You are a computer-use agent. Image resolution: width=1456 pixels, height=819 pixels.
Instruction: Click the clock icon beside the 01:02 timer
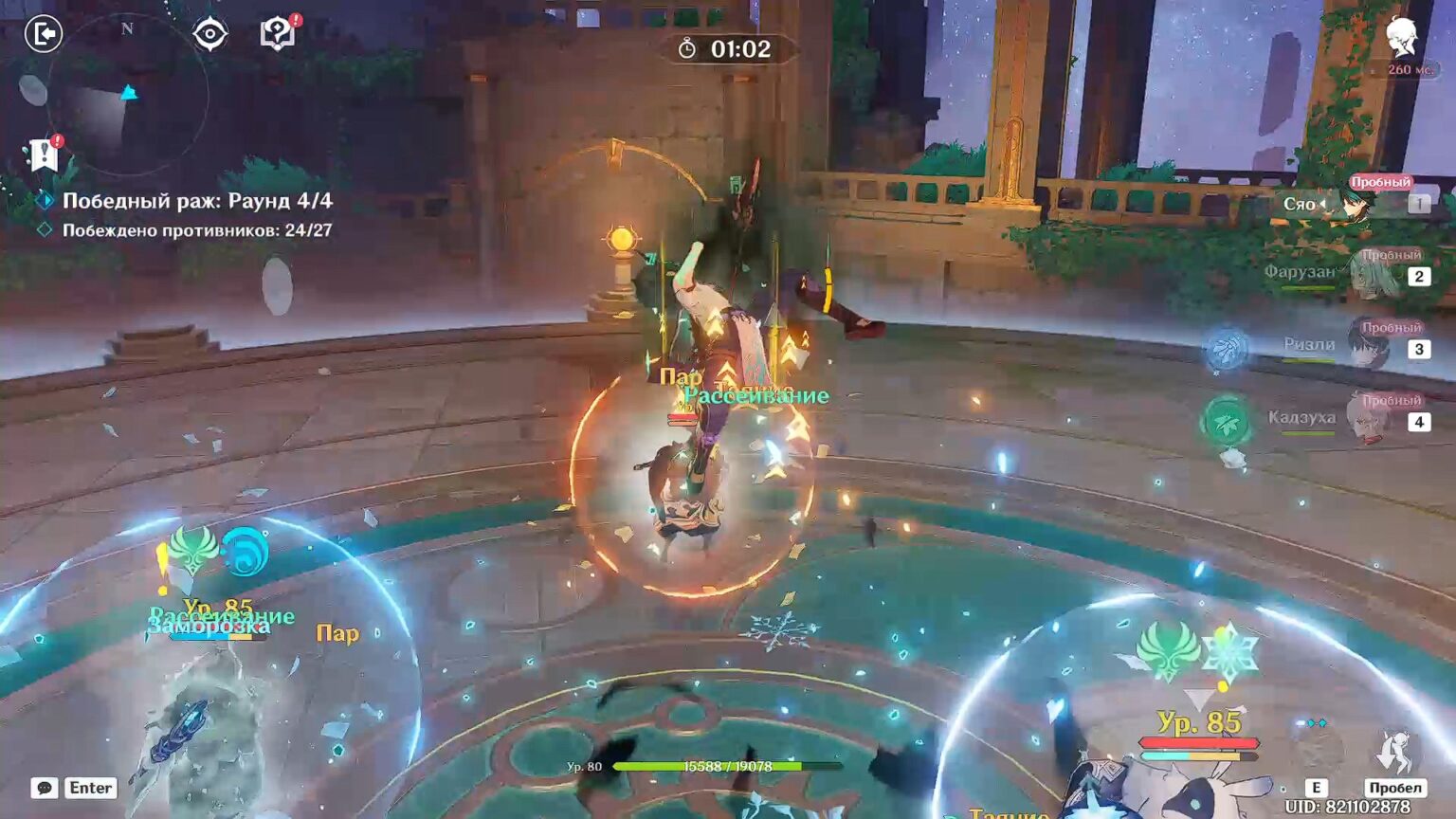click(x=685, y=48)
